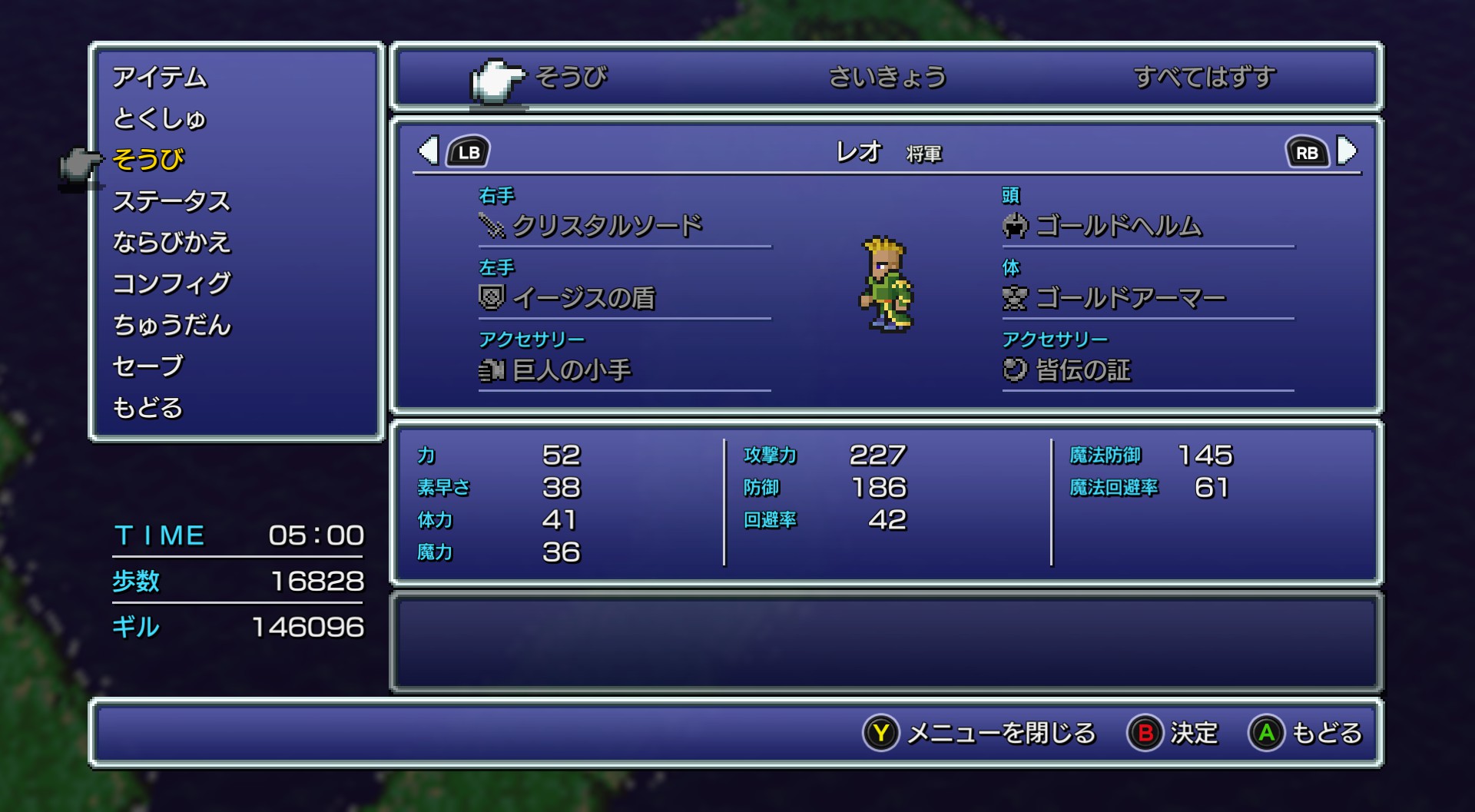Switch to next character via right arrow
1475x812 pixels.
click(1347, 151)
